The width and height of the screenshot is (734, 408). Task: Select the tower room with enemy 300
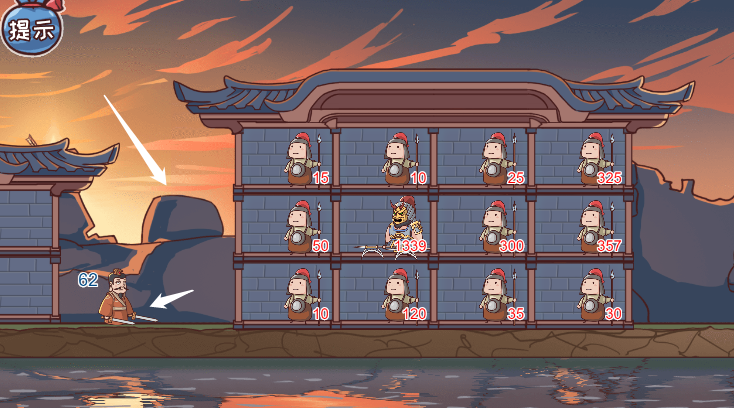point(482,226)
